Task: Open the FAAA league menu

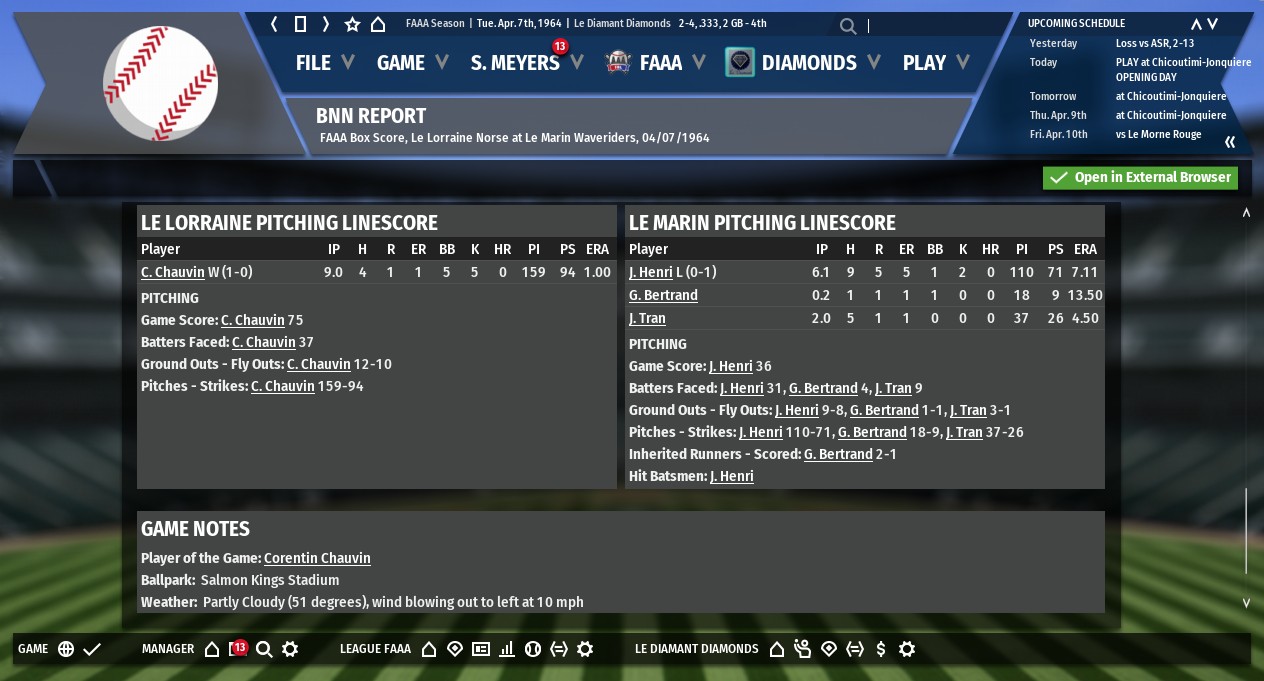Action: [x=660, y=63]
